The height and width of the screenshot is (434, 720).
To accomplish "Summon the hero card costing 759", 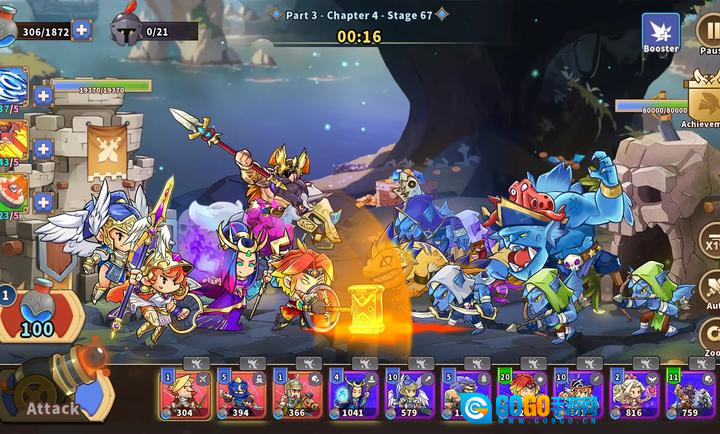I will click(x=689, y=391).
